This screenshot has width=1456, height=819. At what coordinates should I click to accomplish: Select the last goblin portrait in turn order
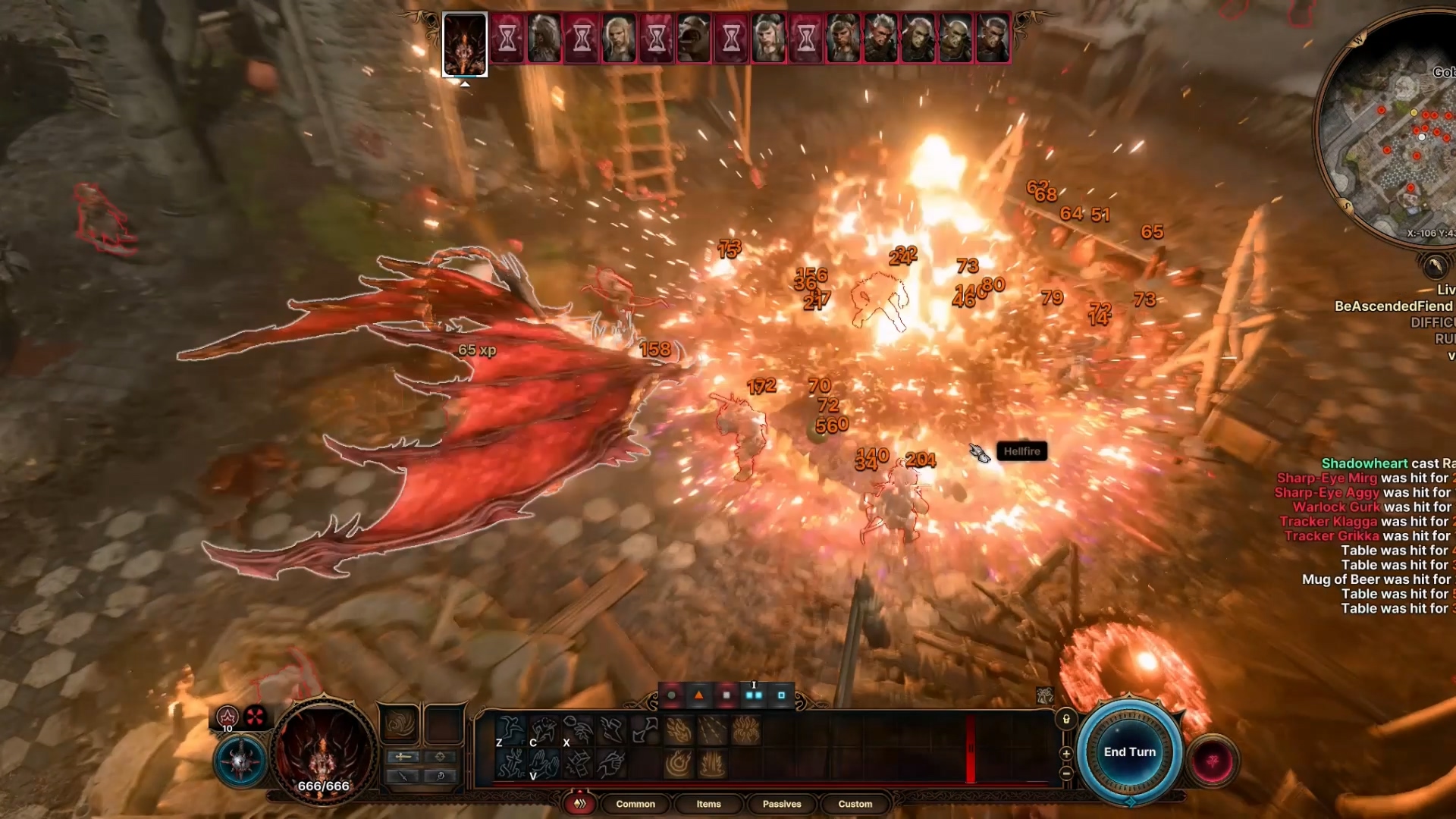pos(992,38)
